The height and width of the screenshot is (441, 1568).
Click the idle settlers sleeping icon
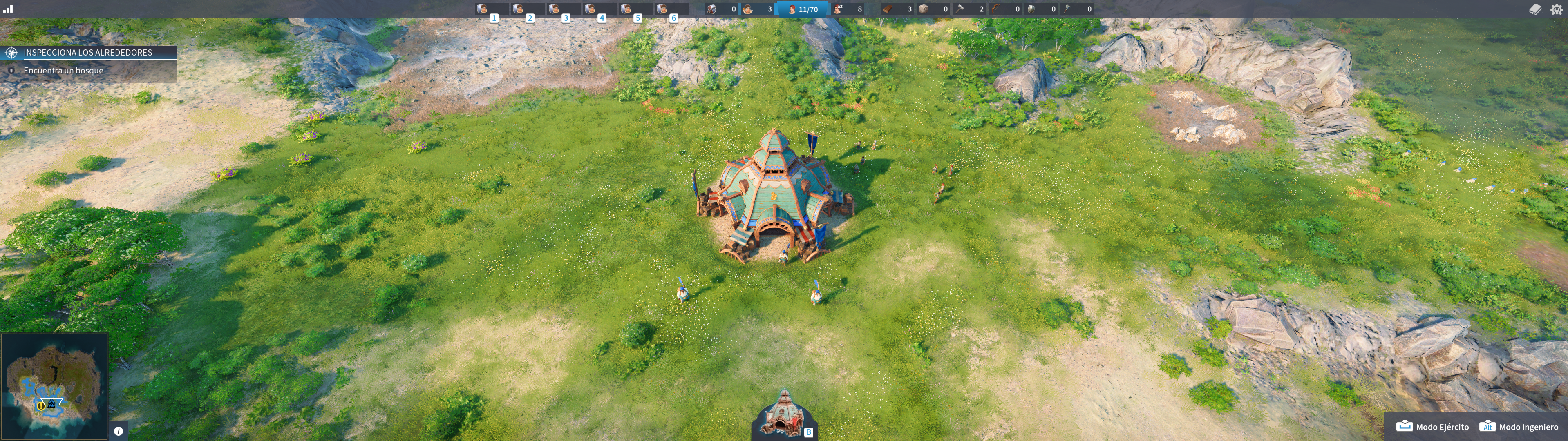point(839,9)
